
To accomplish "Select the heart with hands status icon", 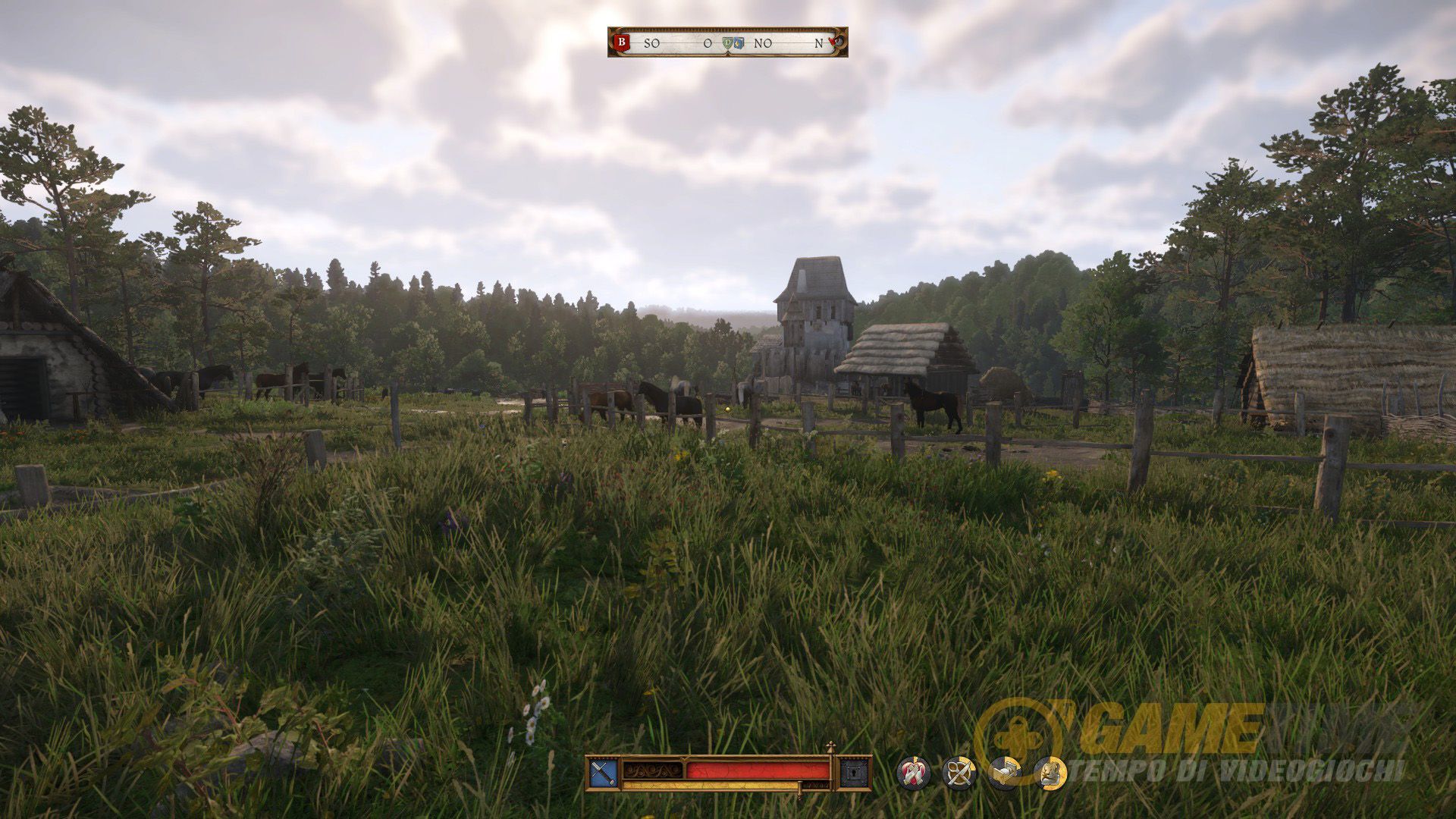I will 913,773.
